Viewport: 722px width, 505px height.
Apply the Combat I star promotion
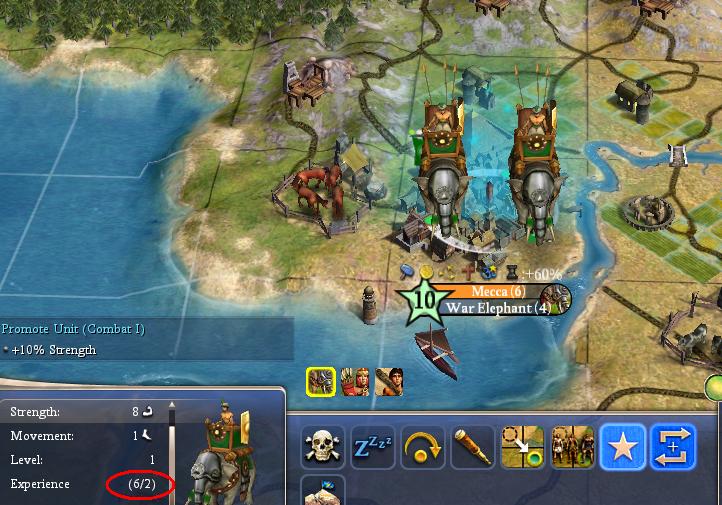point(623,448)
